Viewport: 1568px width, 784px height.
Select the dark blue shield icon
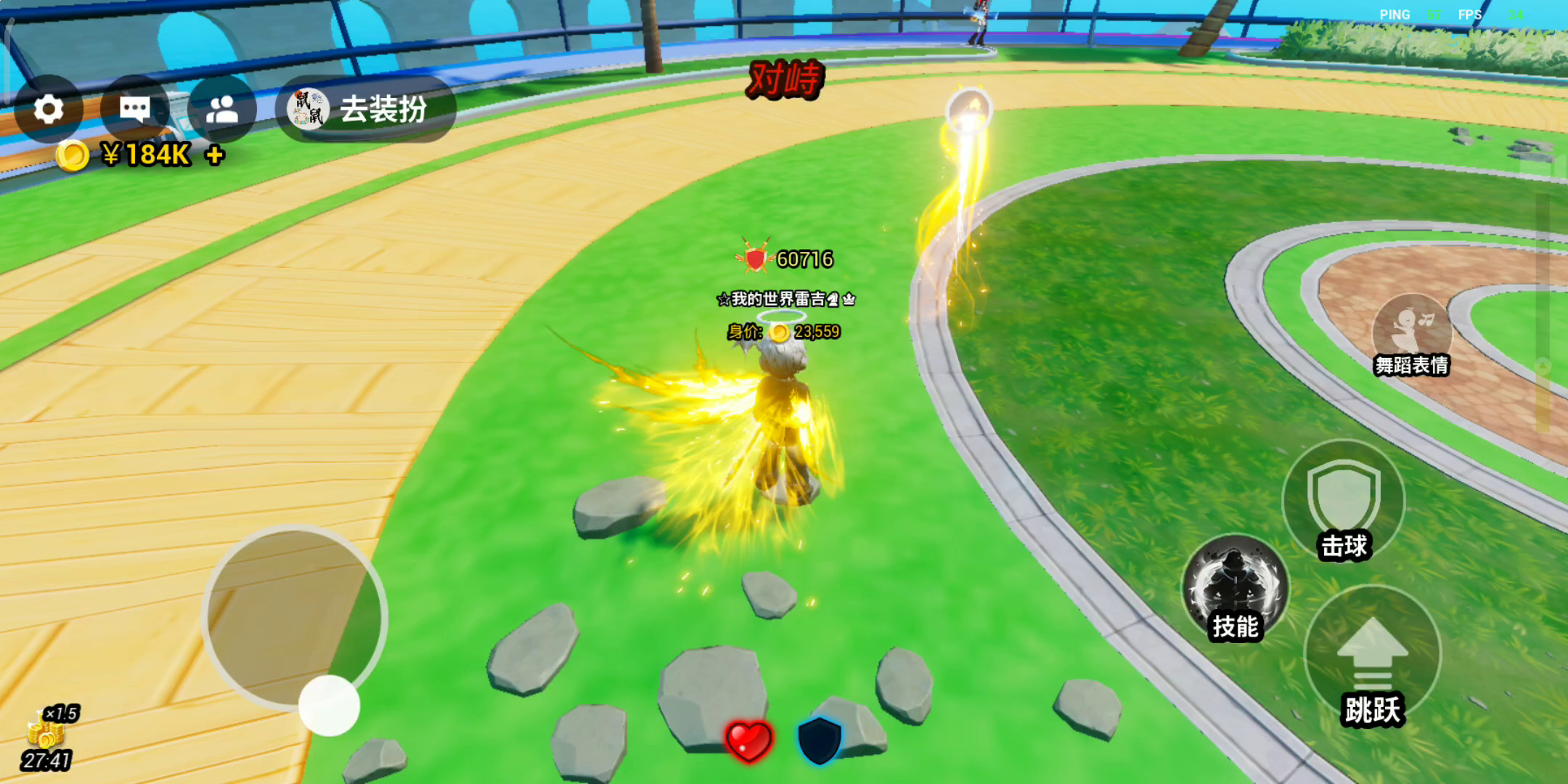click(x=819, y=740)
